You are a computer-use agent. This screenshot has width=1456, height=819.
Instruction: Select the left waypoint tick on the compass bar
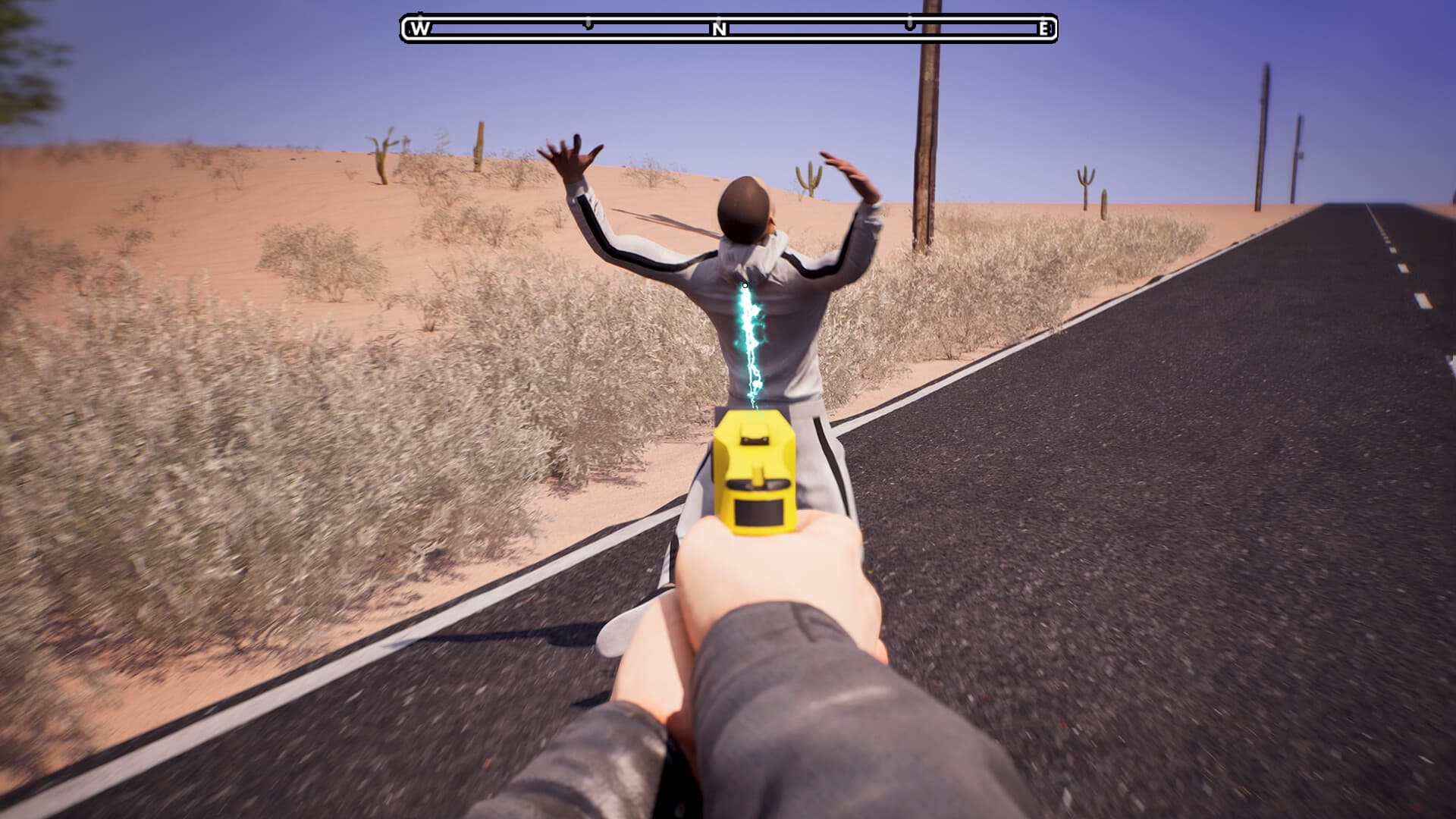(588, 24)
